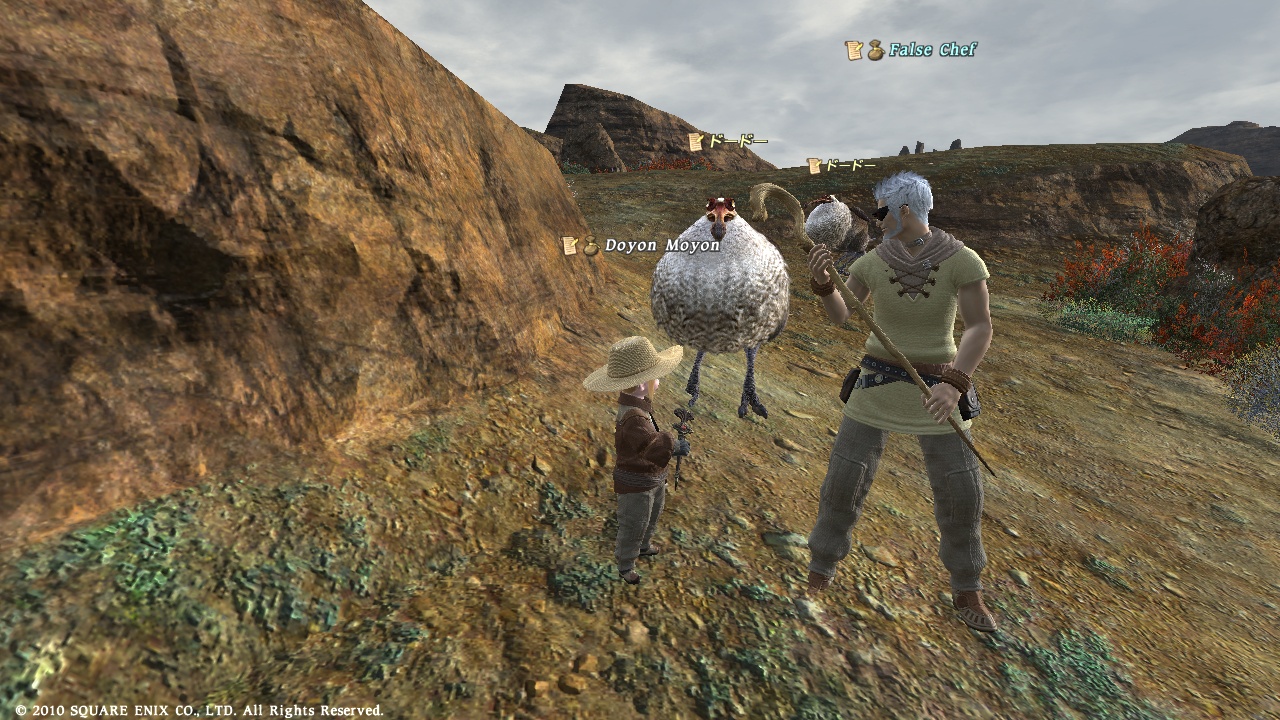Select the False Chef nameplate
The image size is (1280, 720).
tap(931, 50)
